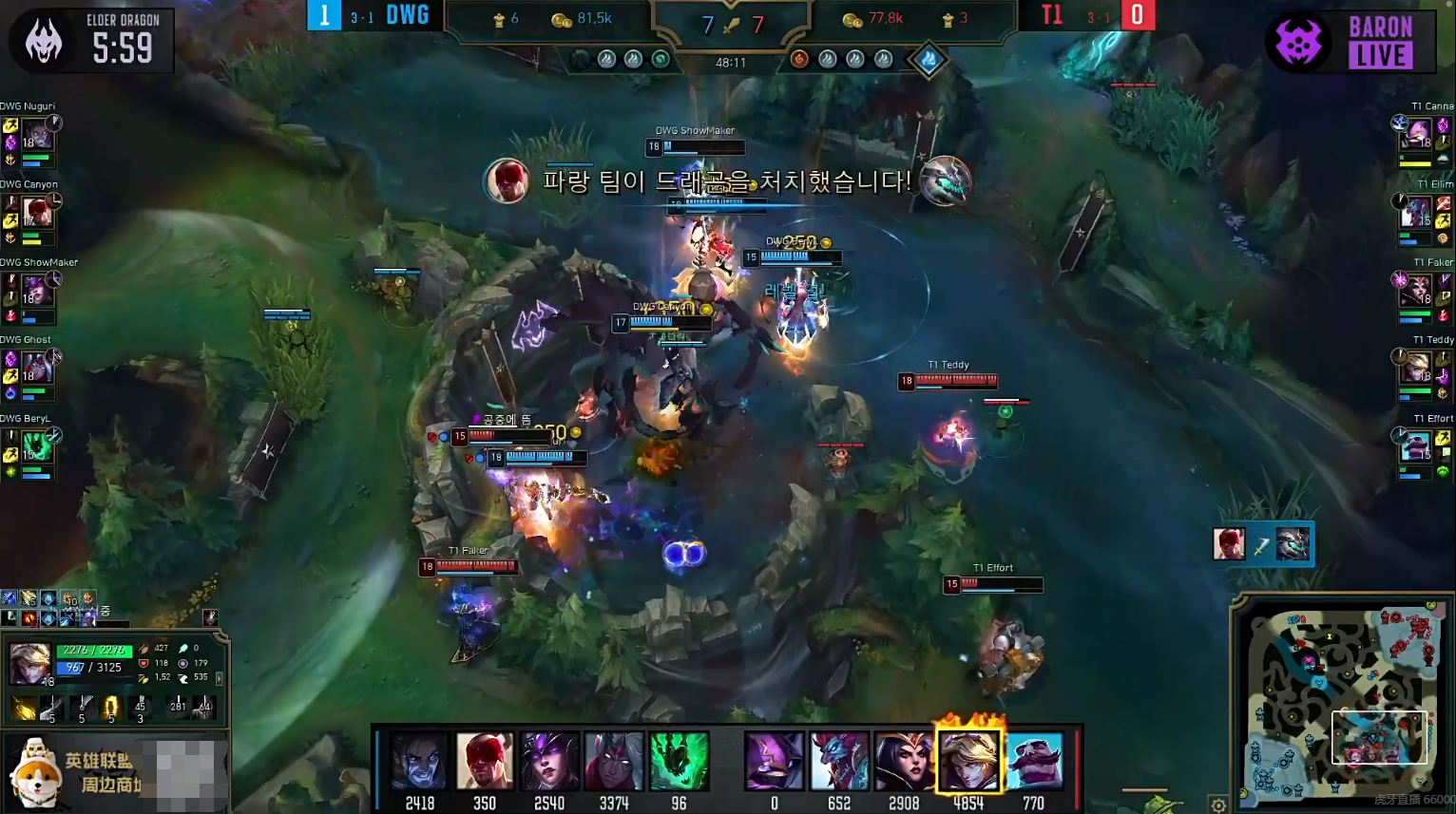Click T1 Teddy's sidebar portrait

(1418, 367)
